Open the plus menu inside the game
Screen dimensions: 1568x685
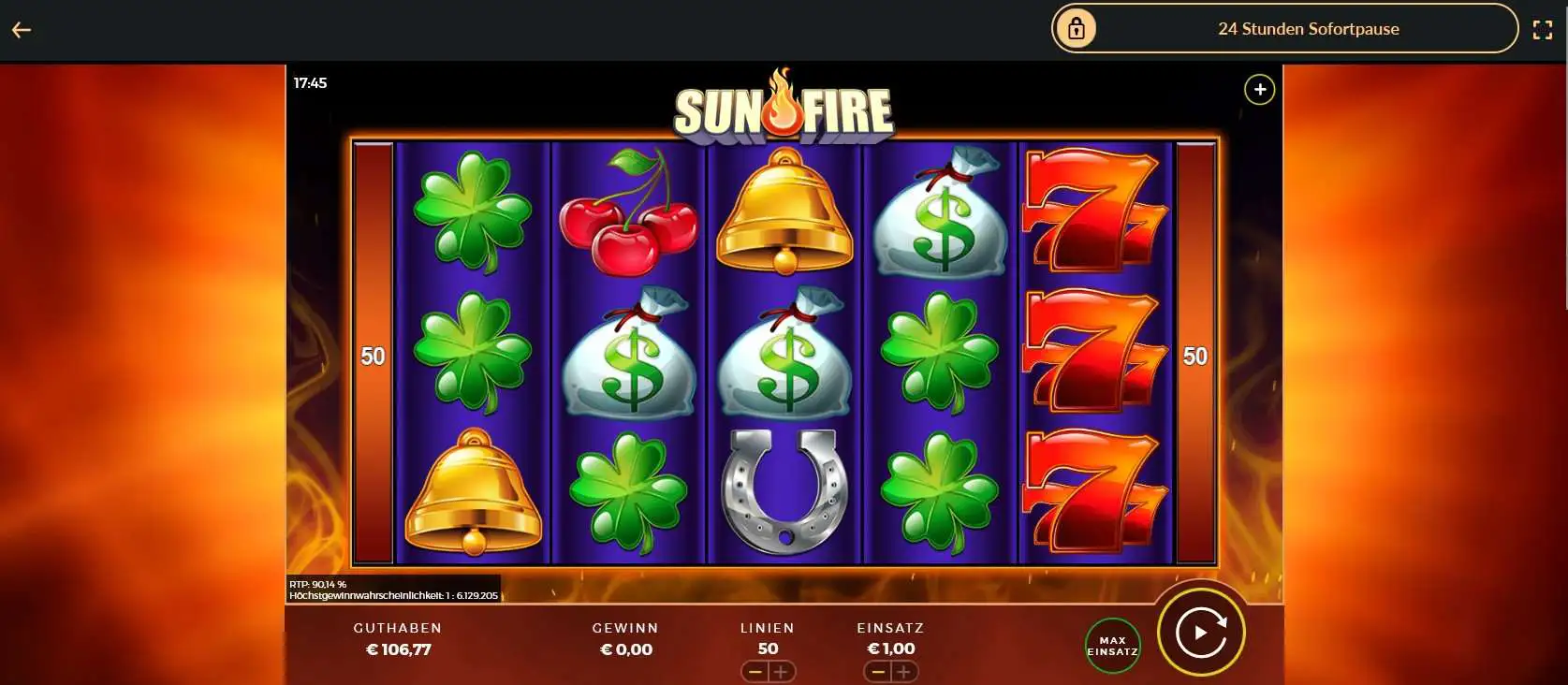click(x=1259, y=89)
